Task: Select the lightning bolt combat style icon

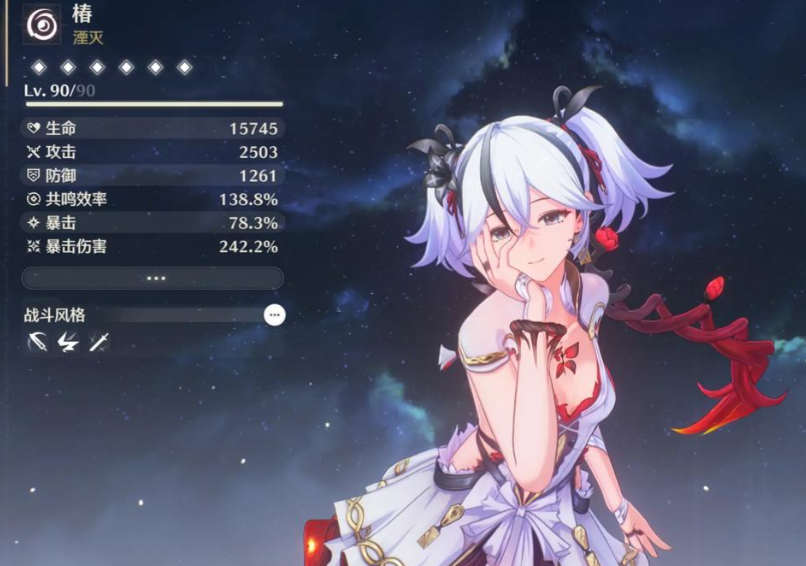Action: click(x=68, y=342)
